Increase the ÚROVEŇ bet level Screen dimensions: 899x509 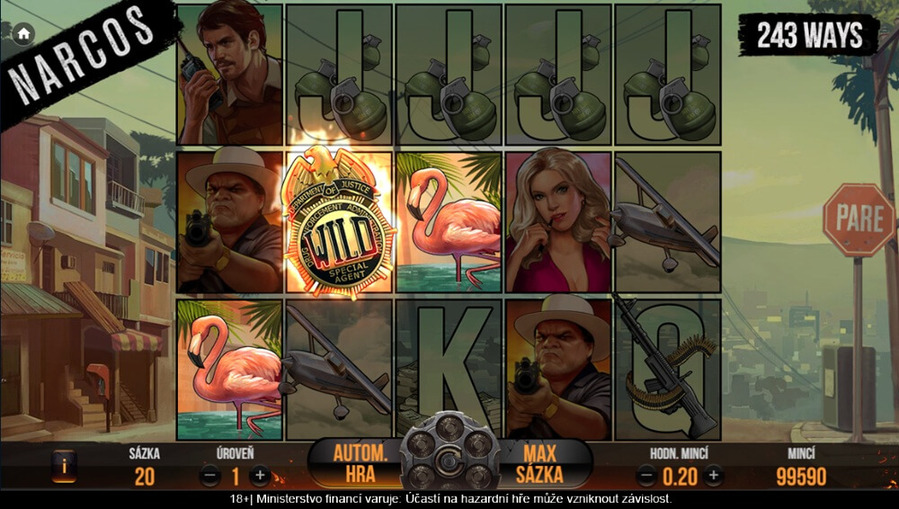259,476
